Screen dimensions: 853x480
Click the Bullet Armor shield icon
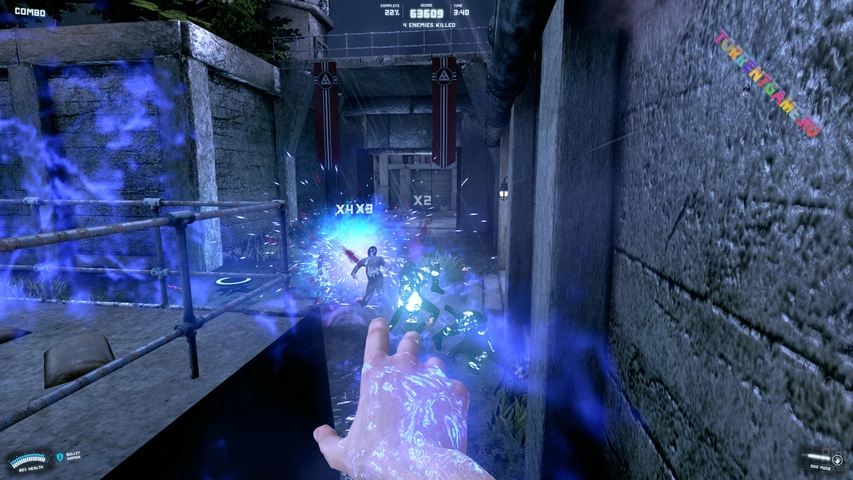[60, 457]
